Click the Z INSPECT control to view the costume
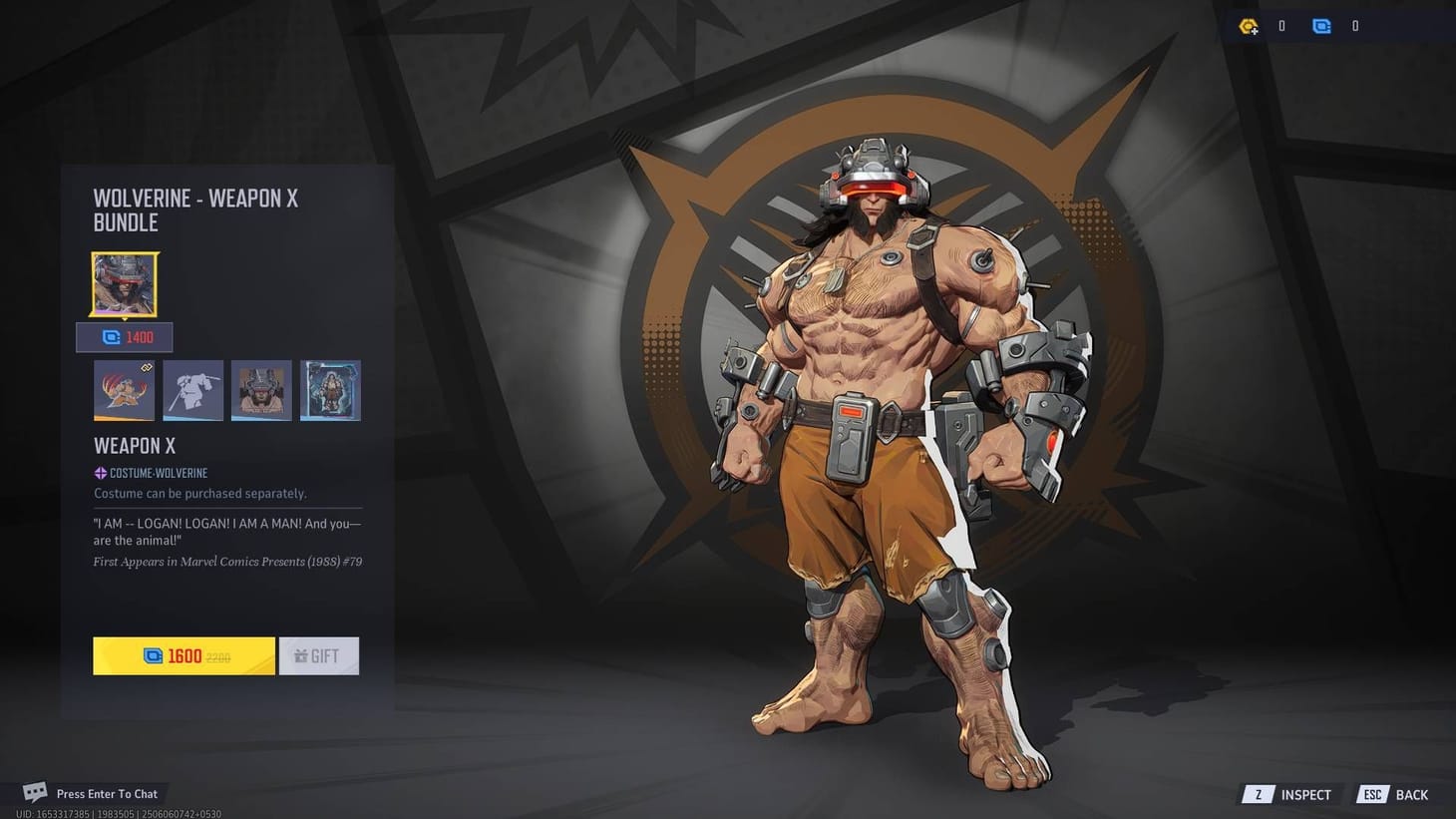The width and height of the screenshot is (1456, 819). point(1288,795)
